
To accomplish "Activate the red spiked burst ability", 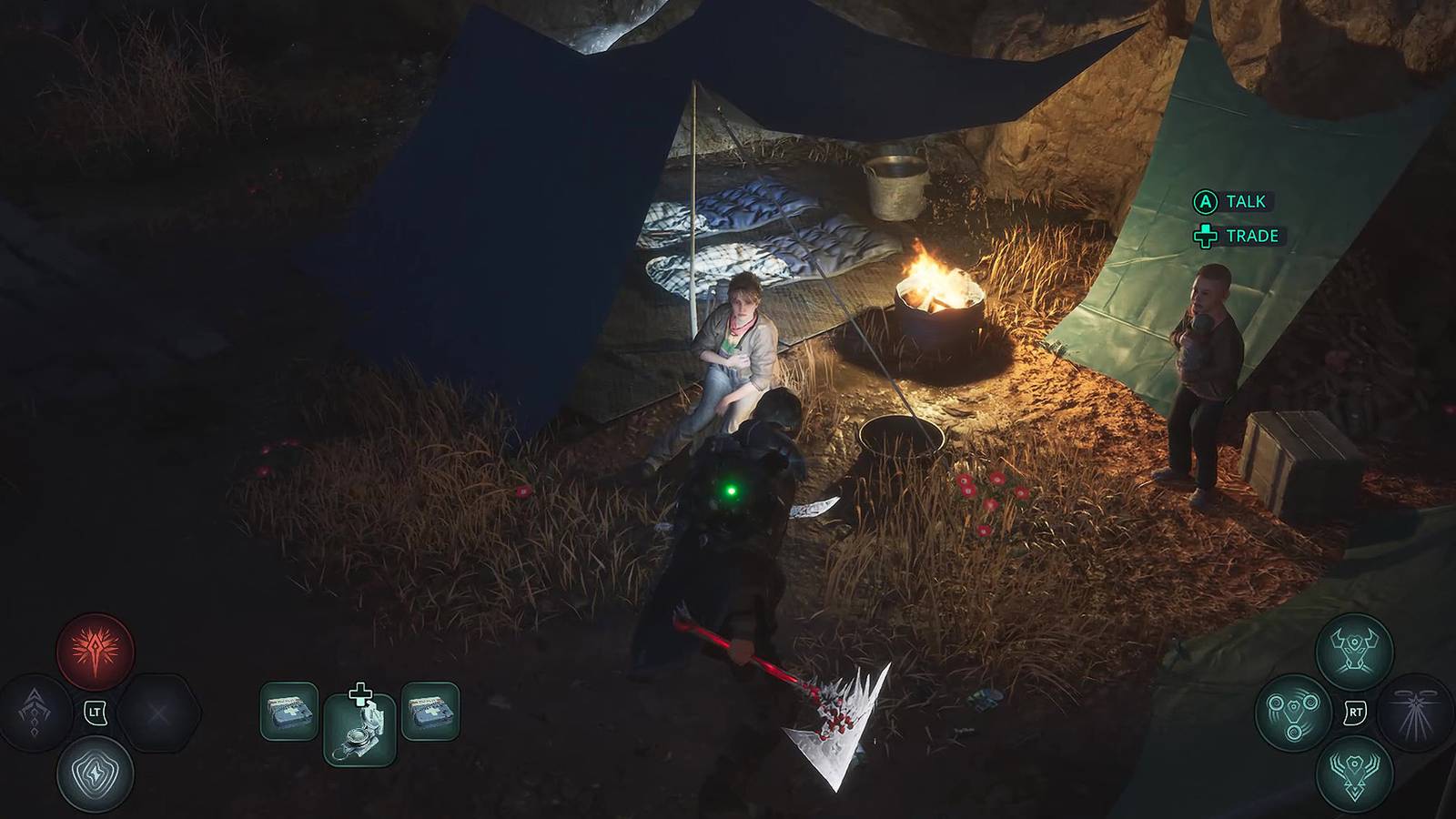I will click(x=96, y=652).
